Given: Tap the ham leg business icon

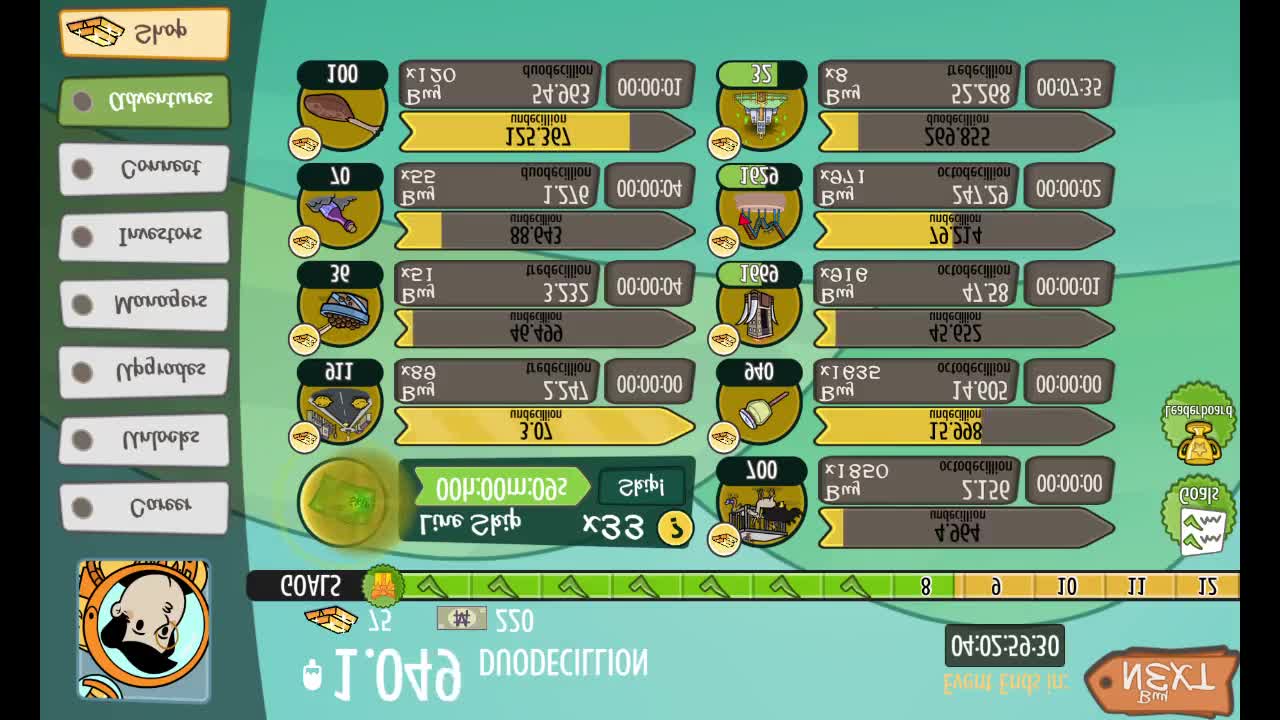Looking at the screenshot, I should (x=342, y=110).
